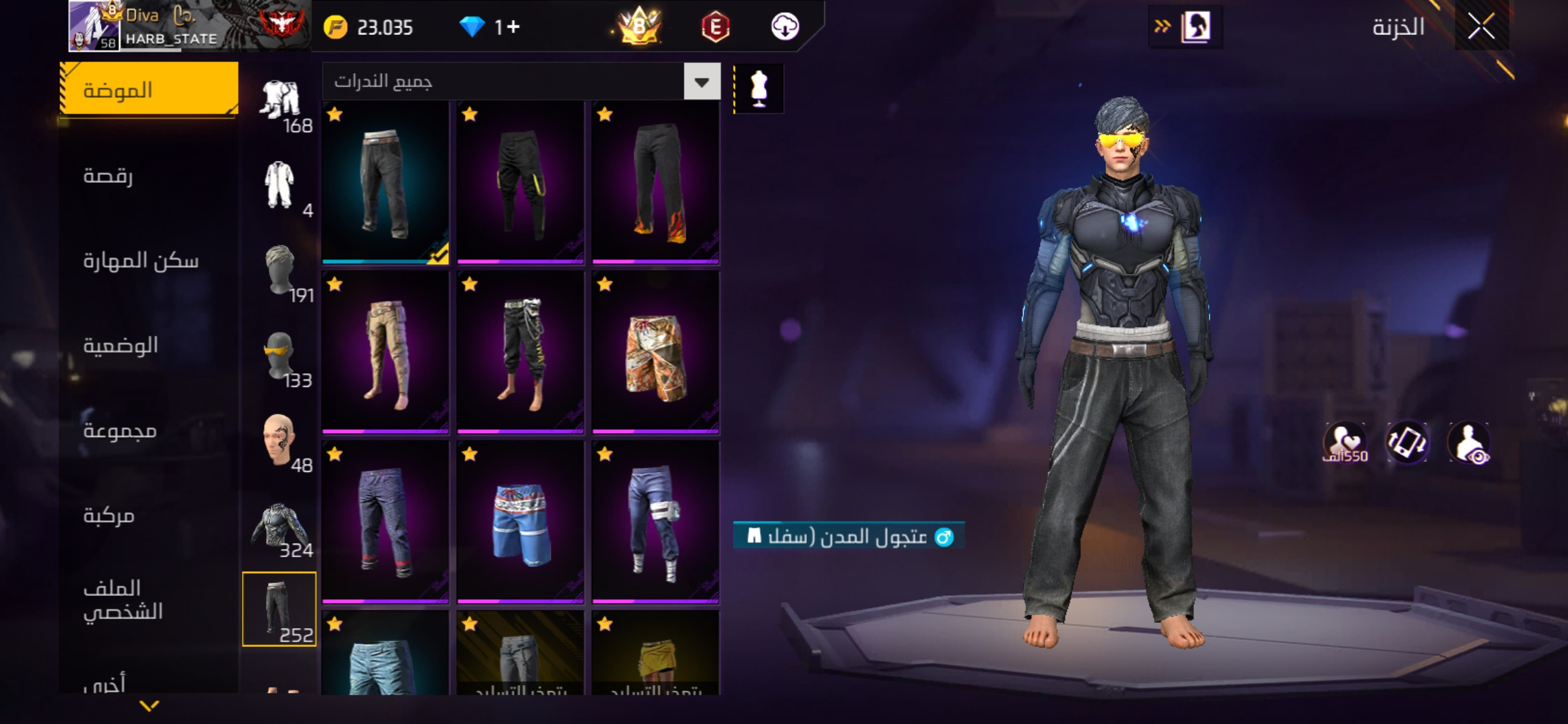1568x724 pixels.
Task: Toggle the character view eye icon
Action: [1469, 442]
